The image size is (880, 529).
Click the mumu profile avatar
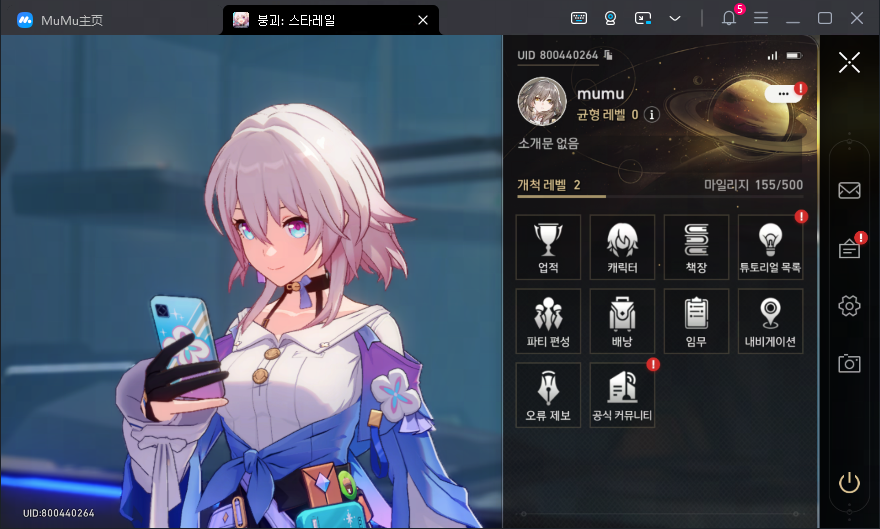pyautogui.click(x=542, y=102)
